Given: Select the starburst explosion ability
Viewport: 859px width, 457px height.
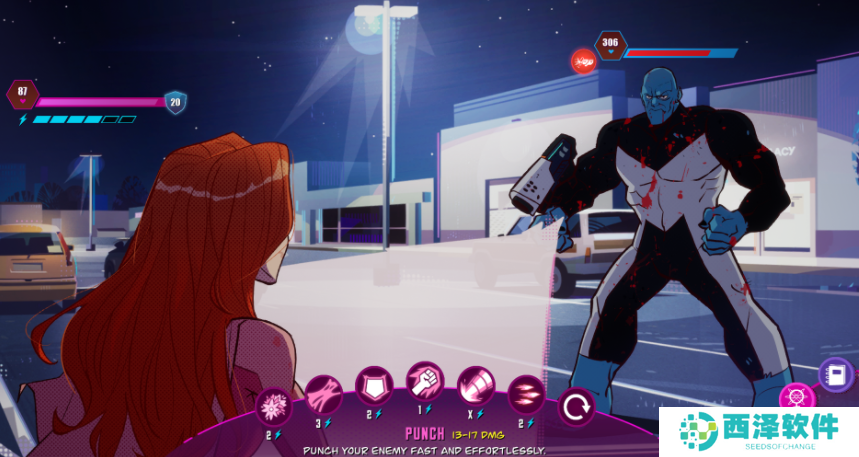Looking at the screenshot, I should (x=272, y=408).
